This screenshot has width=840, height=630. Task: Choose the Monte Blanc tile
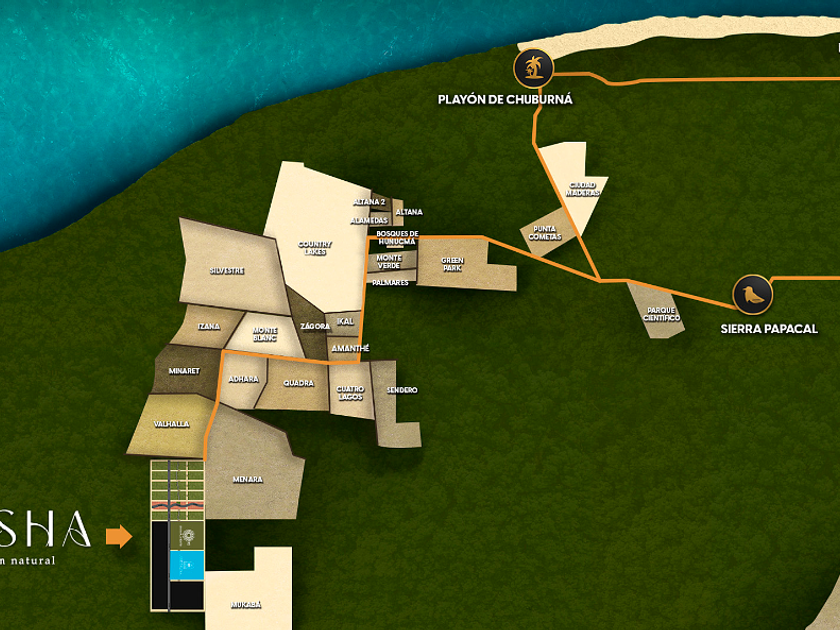(265, 334)
